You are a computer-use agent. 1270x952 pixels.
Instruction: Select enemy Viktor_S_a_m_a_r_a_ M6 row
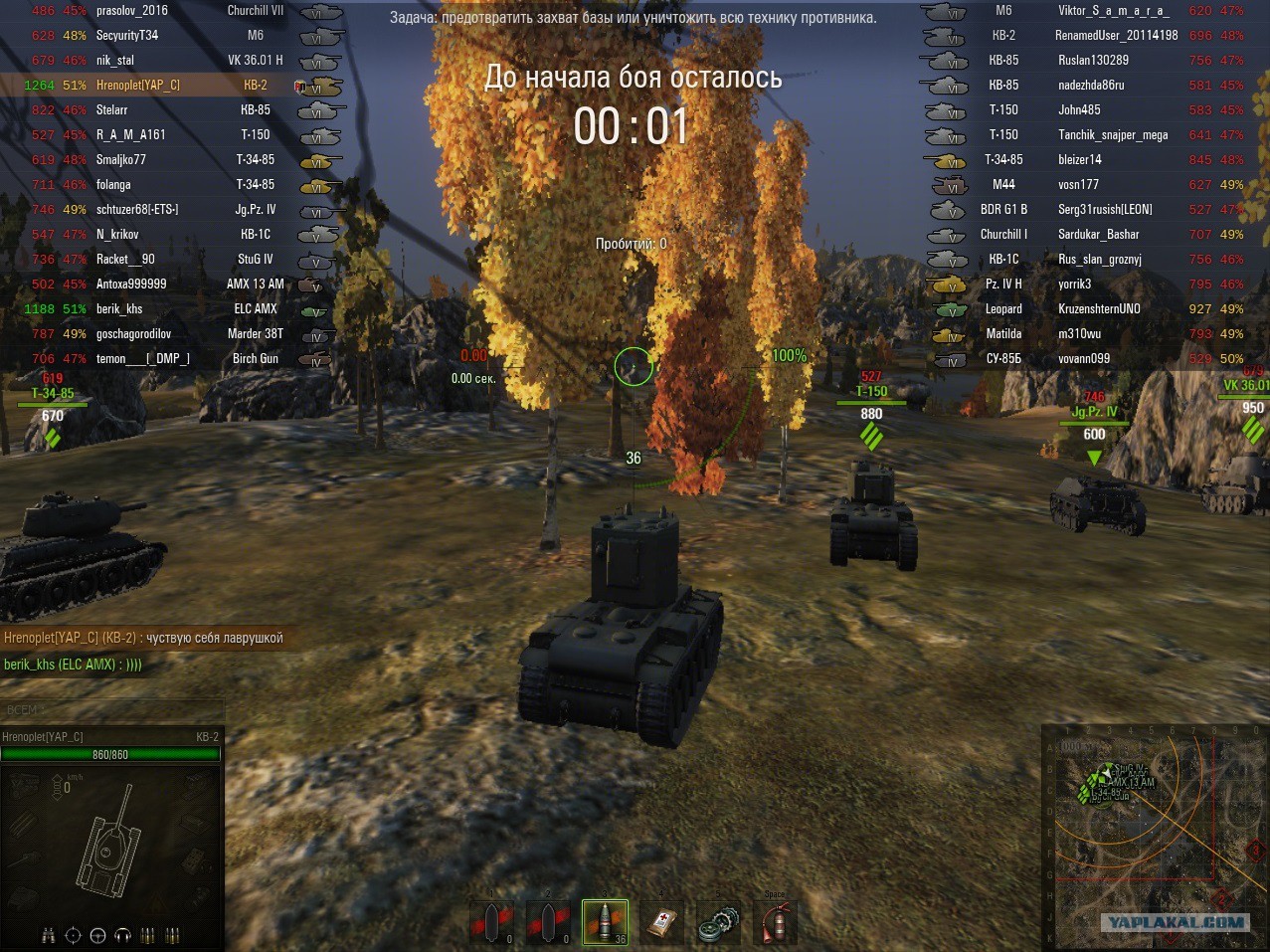[1113, 11]
